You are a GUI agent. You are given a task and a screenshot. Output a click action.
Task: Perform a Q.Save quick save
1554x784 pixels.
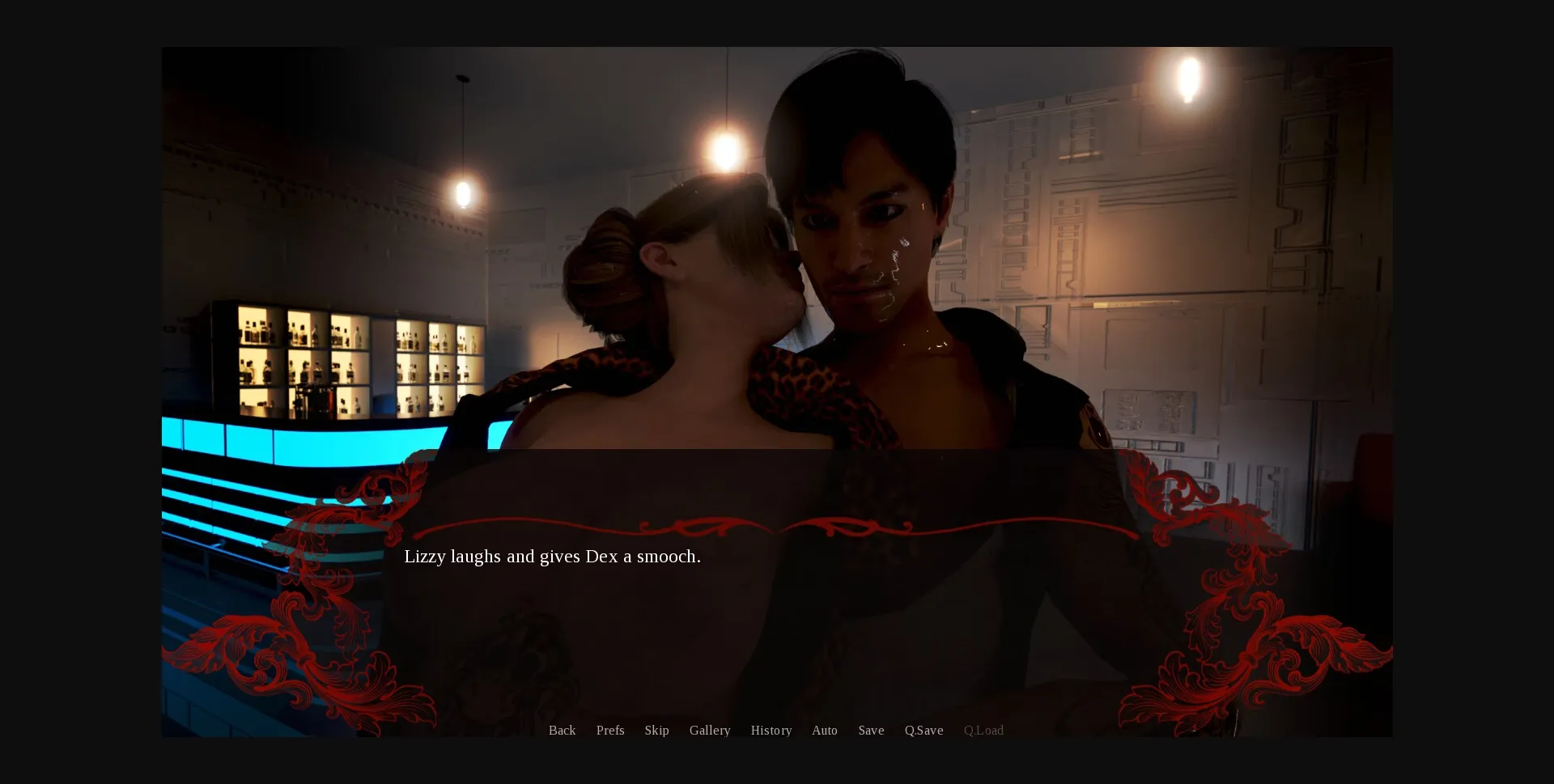[x=923, y=730]
